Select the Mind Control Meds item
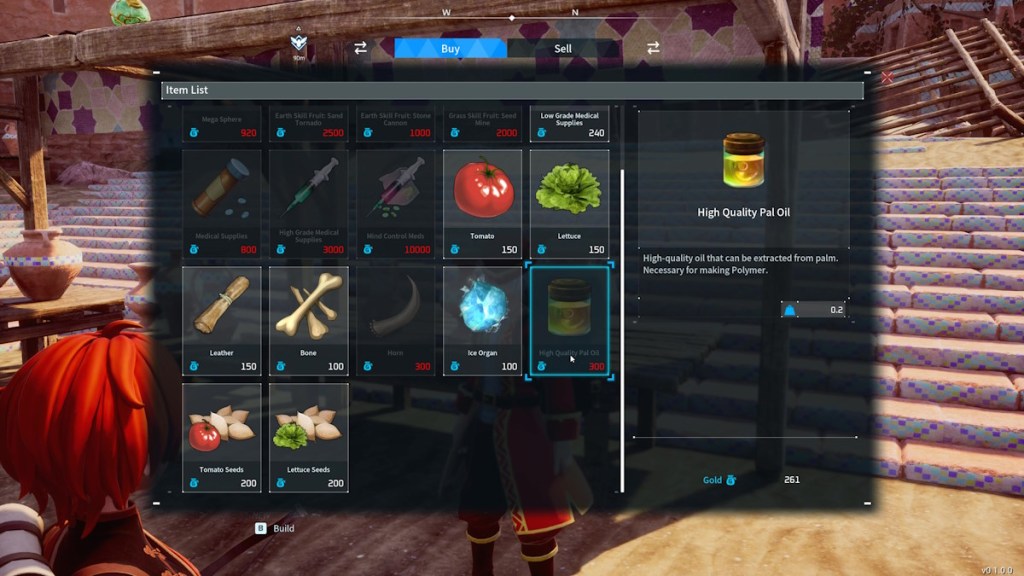This screenshot has height=576, width=1024. 396,204
